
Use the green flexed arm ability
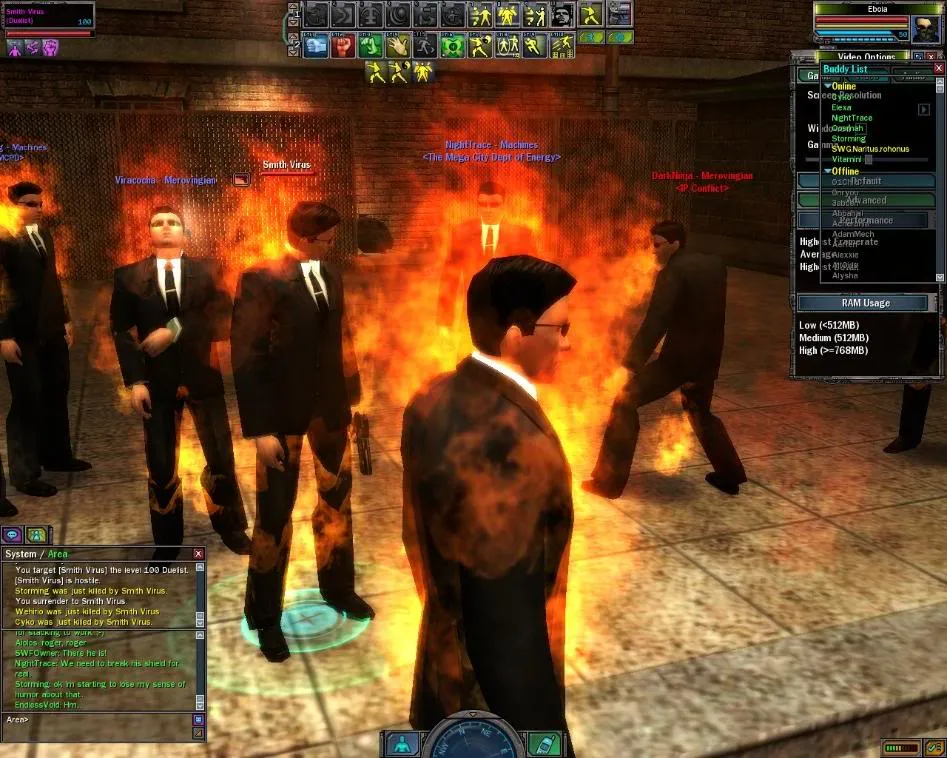pyautogui.click(x=370, y=45)
